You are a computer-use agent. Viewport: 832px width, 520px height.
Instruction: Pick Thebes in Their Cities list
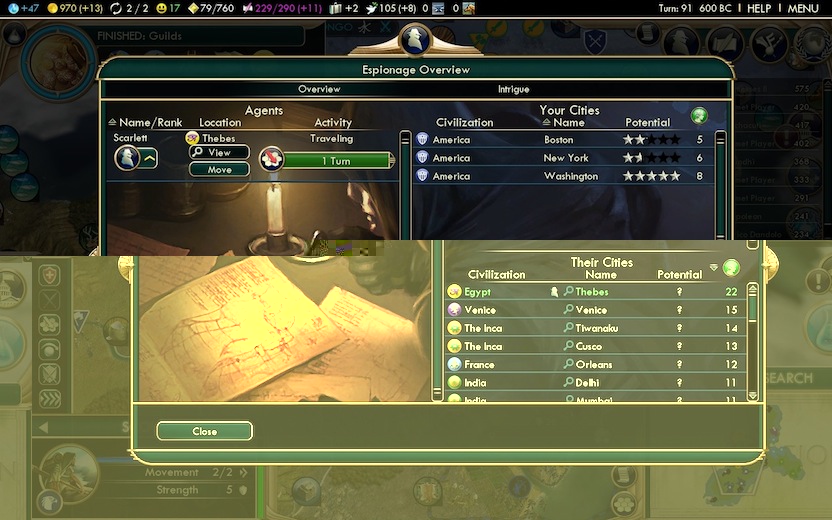[x=594, y=292]
